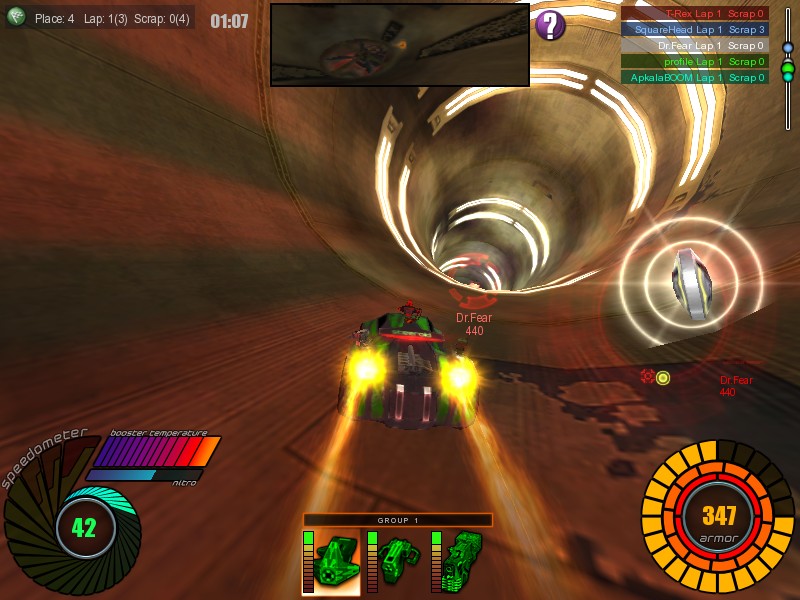Choose the Dr.Fear row in standings
The width and height of the screenshot is (800, 600).
point(695,46)
